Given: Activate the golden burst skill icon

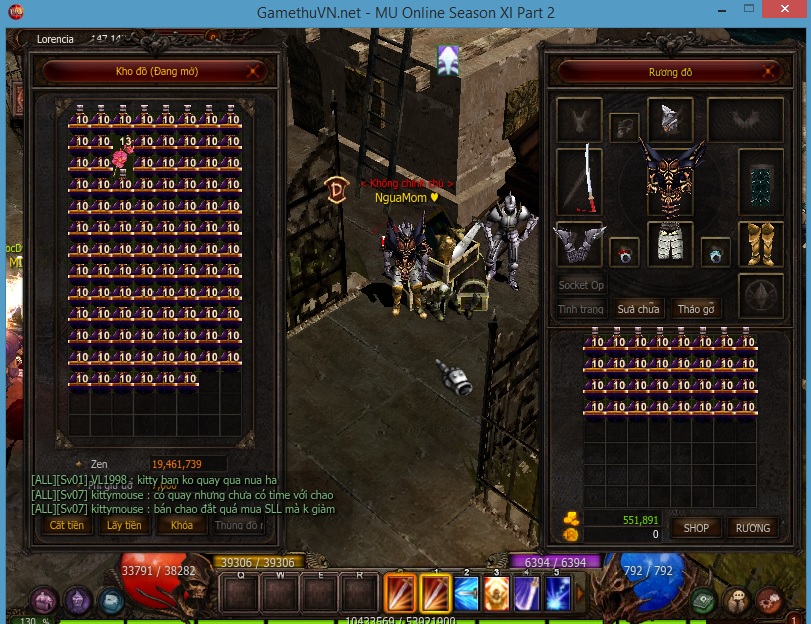Looking at the screenshot, I should [496, 594].
